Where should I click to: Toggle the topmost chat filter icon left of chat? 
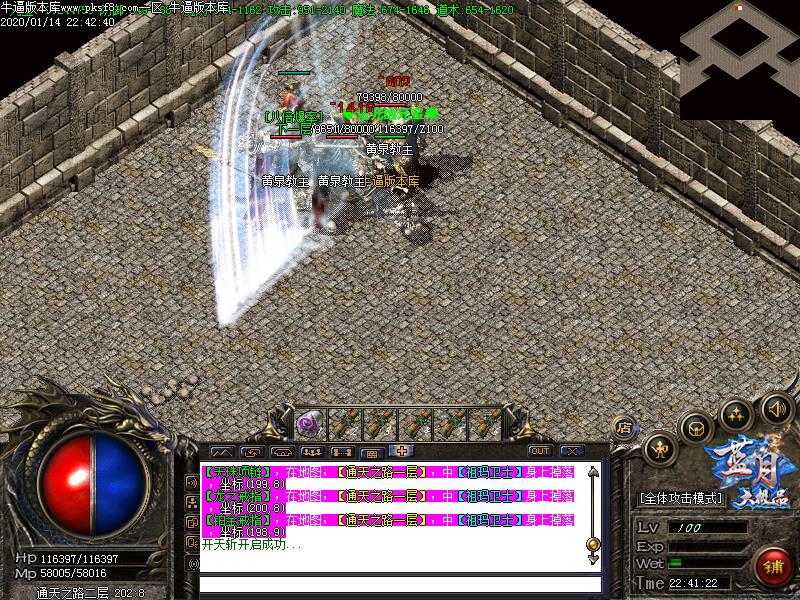point(192,482)
